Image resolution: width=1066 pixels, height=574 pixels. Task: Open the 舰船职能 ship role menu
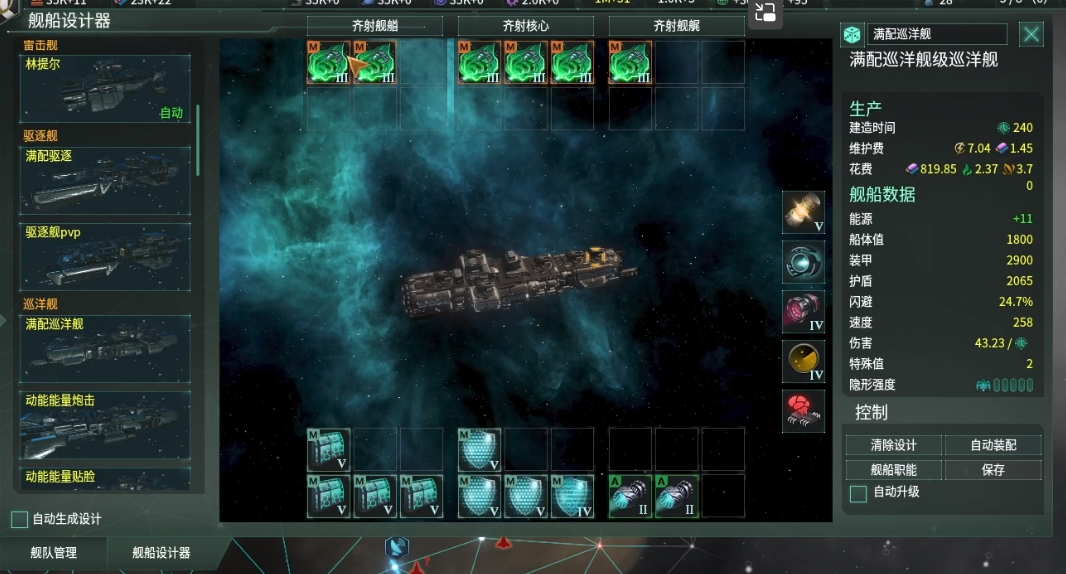point(892,470)
